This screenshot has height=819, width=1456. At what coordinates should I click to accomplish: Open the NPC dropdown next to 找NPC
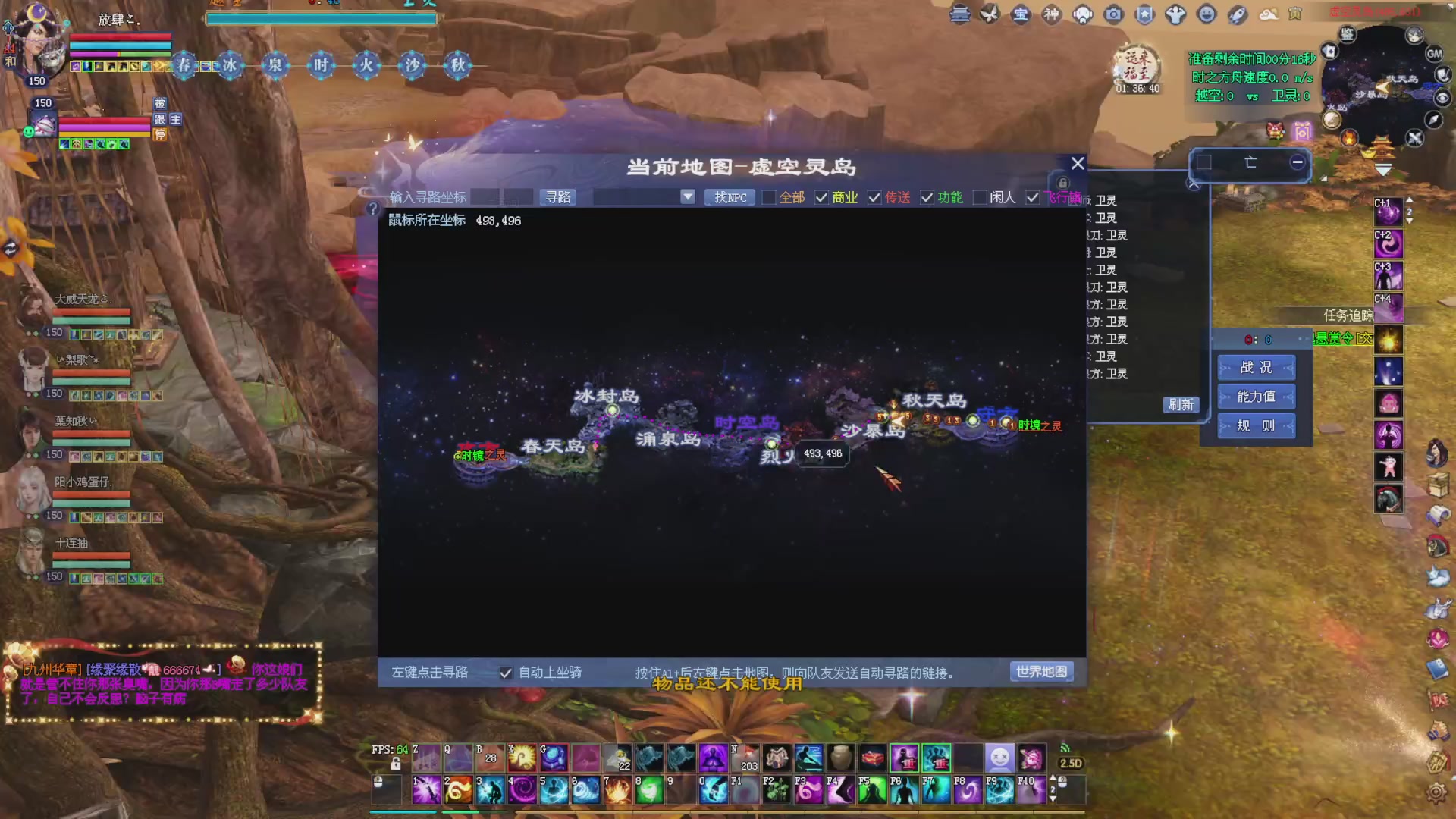click(686, 197)
